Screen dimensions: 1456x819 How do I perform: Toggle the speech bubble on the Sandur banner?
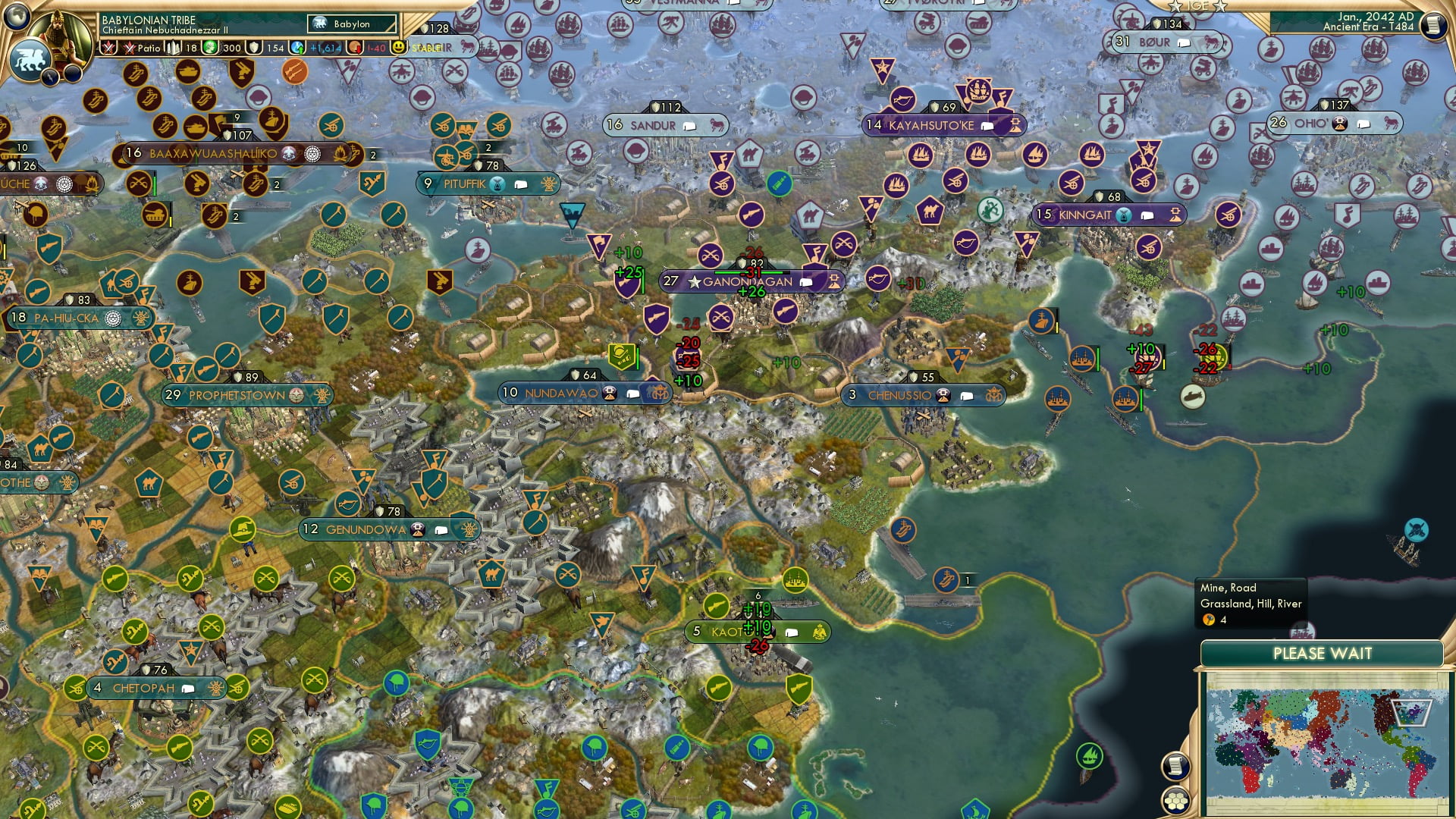pos(690,125)
